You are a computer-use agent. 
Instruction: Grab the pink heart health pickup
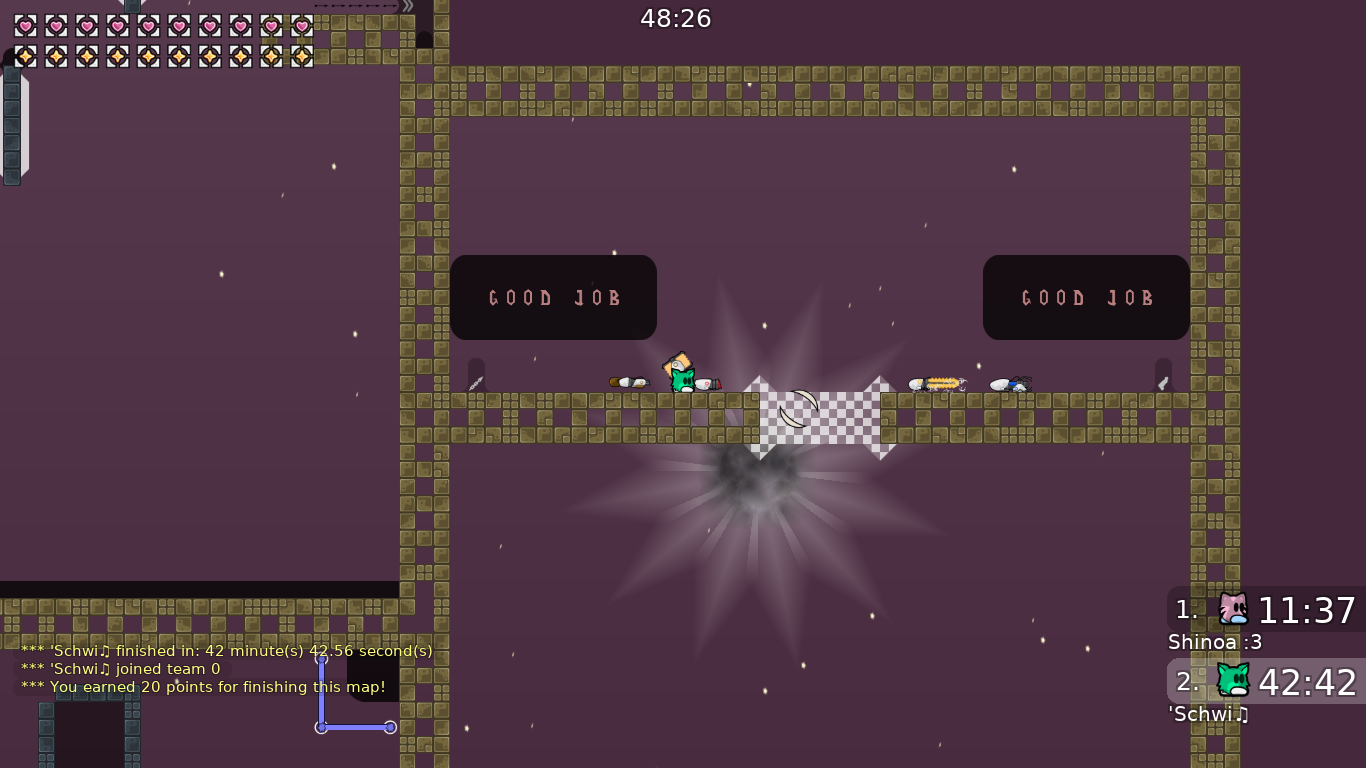[25, 25]
